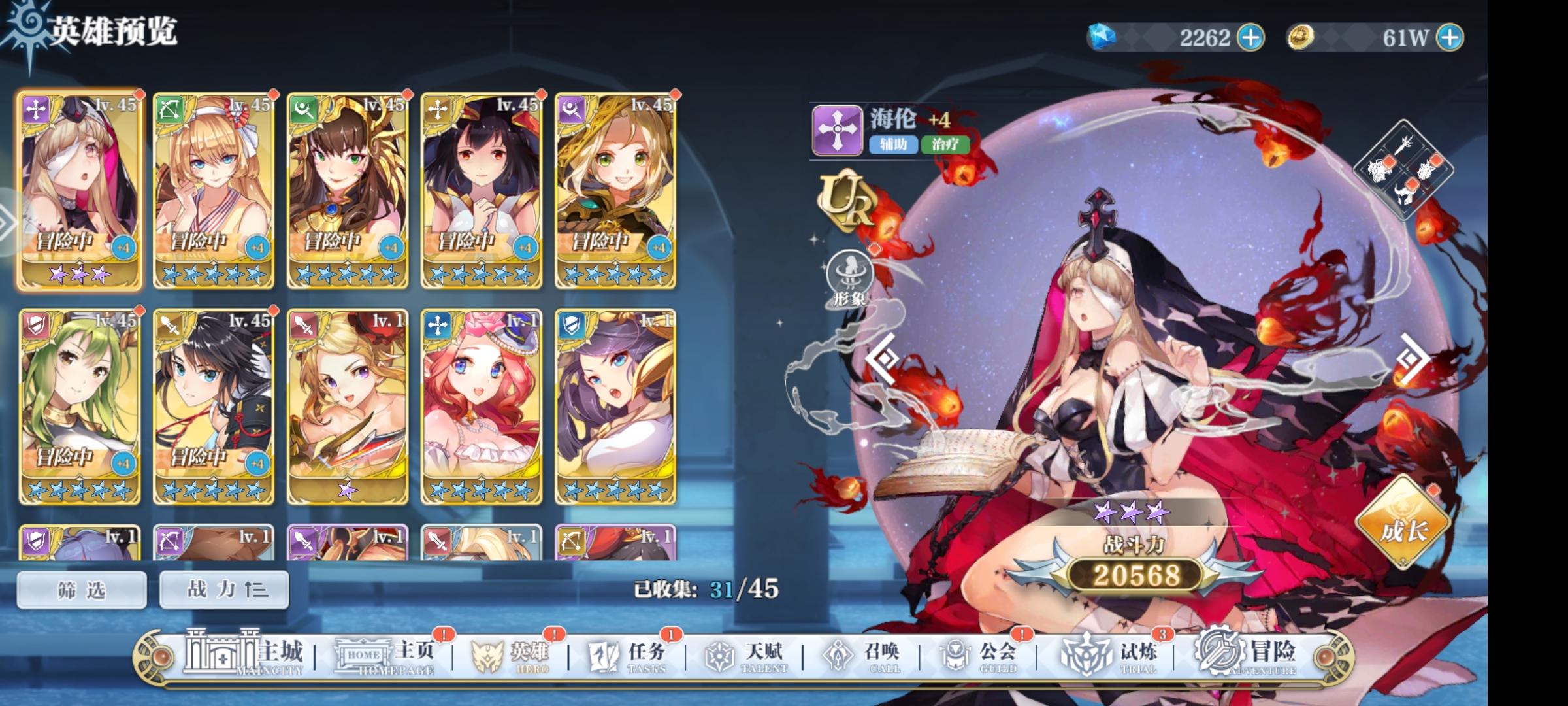Image resolution: width=1568 pixels, height=706 pixels.
Task: Expand the collapsed panel arrow on the left edge
Action: tap(5, 222)
